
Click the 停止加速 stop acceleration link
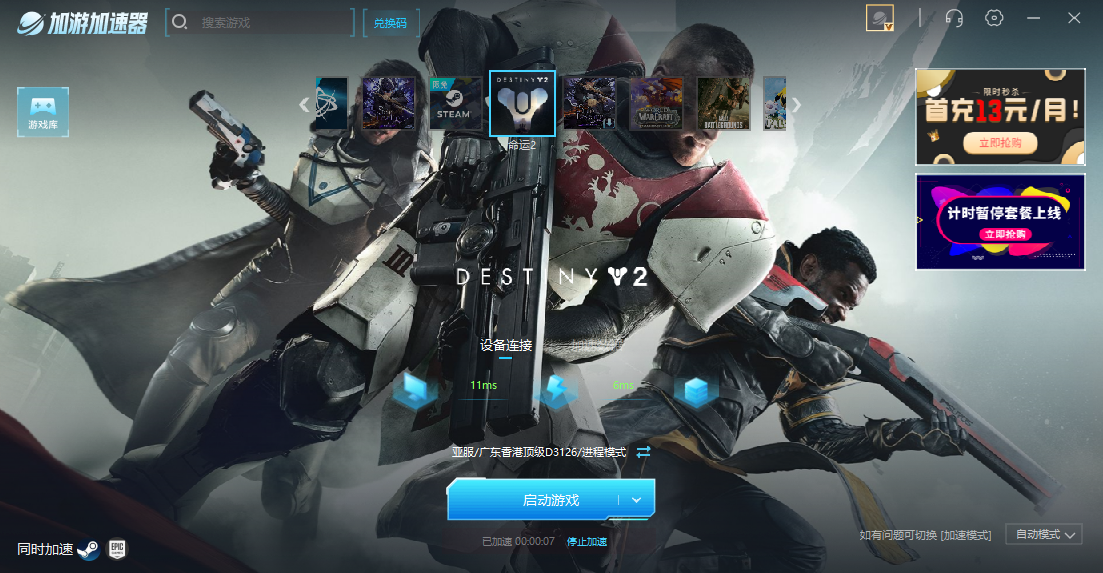click(x=587, y=542)
